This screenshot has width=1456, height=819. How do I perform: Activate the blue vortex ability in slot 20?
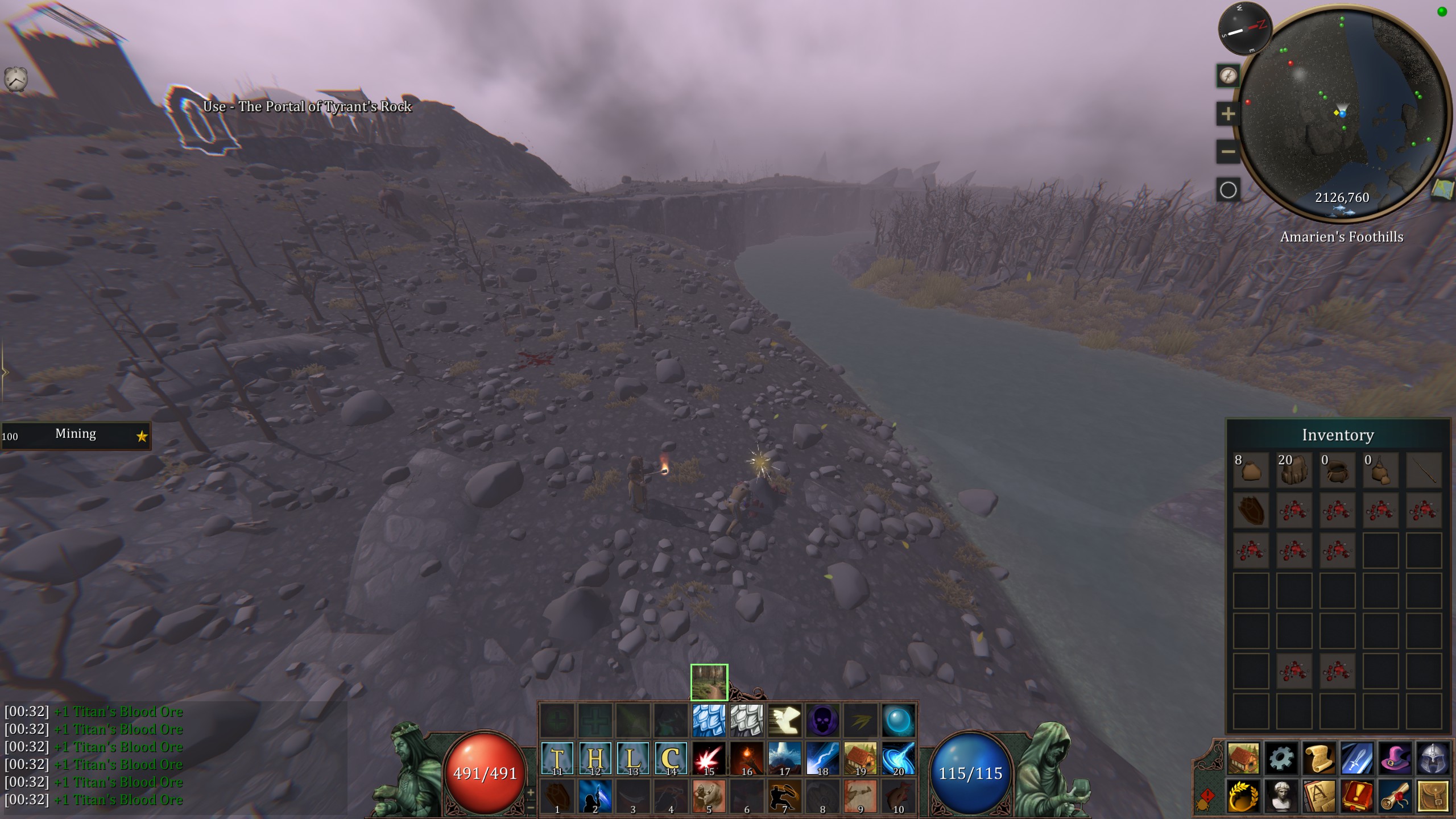tap(899, 758)
